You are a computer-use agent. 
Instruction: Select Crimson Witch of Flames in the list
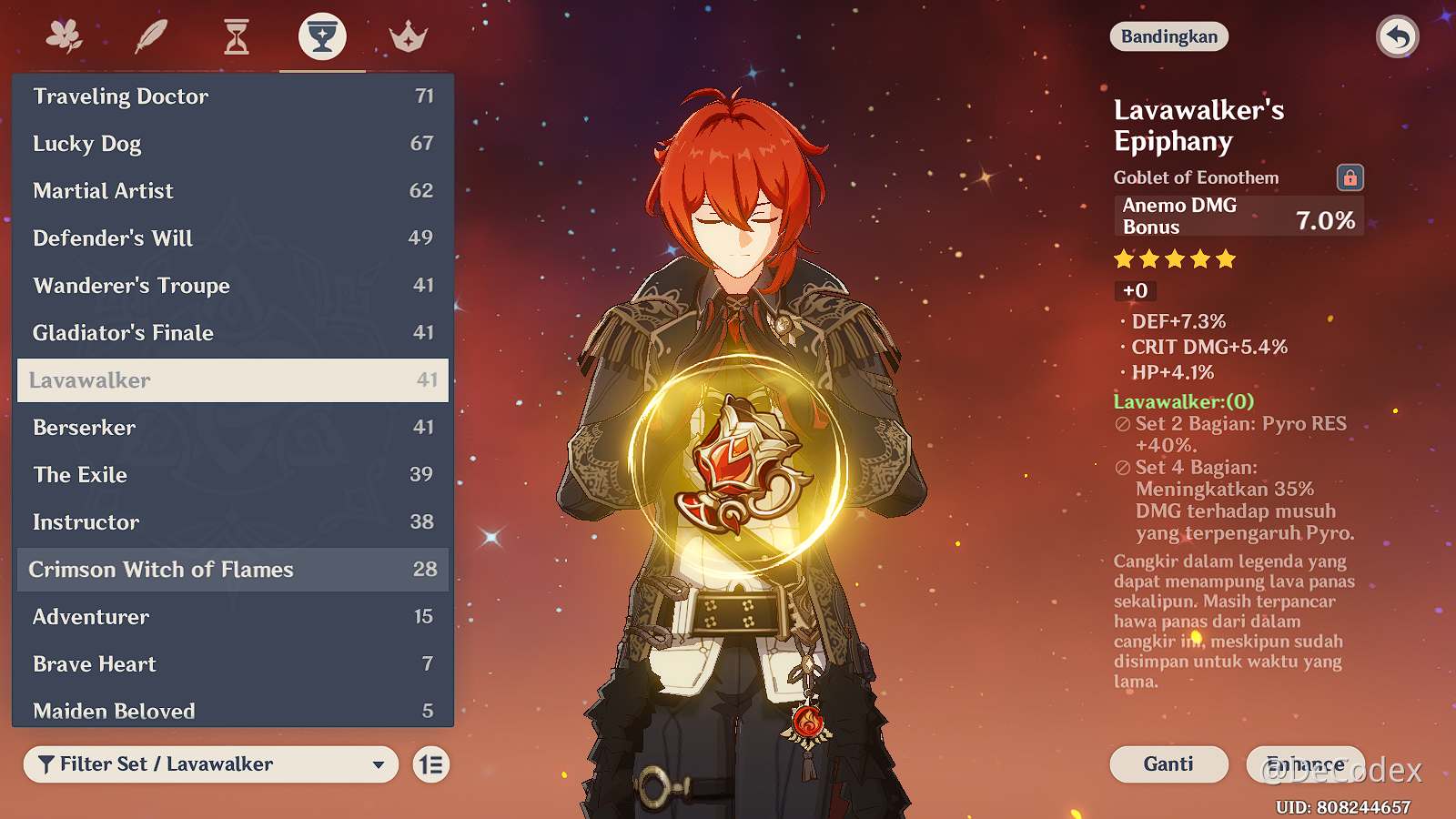click(x=162, y=570)
